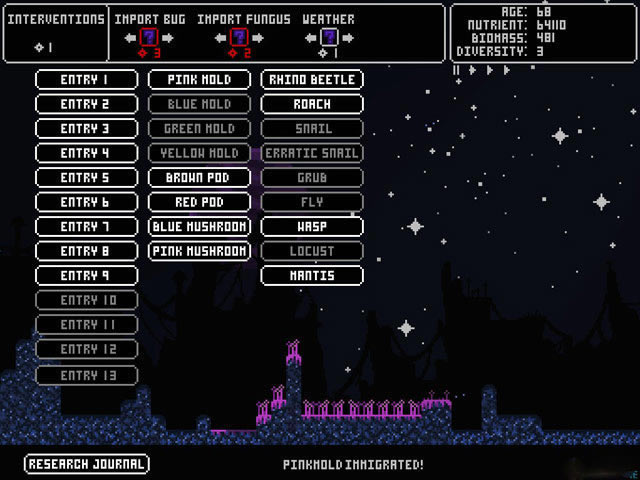This screenshot has height=480, width=640.
Task: Open the Roach entry
Action: [x=312, y=104]
